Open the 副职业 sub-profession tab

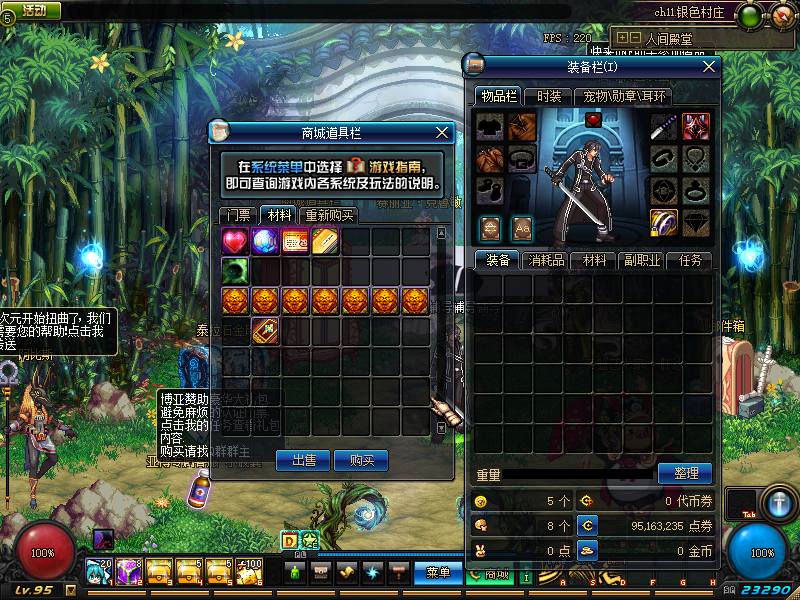(641, 260)
